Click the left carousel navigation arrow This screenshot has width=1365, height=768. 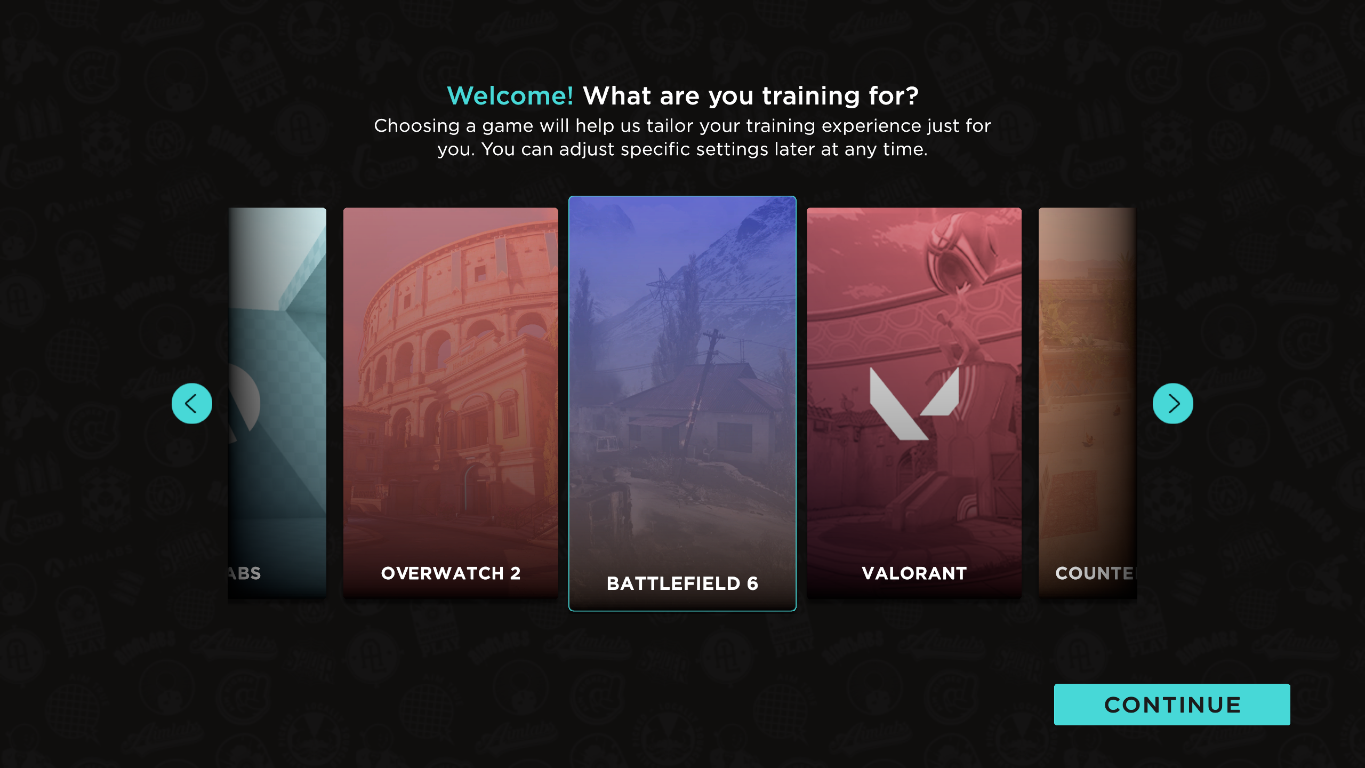click(191, 403)
